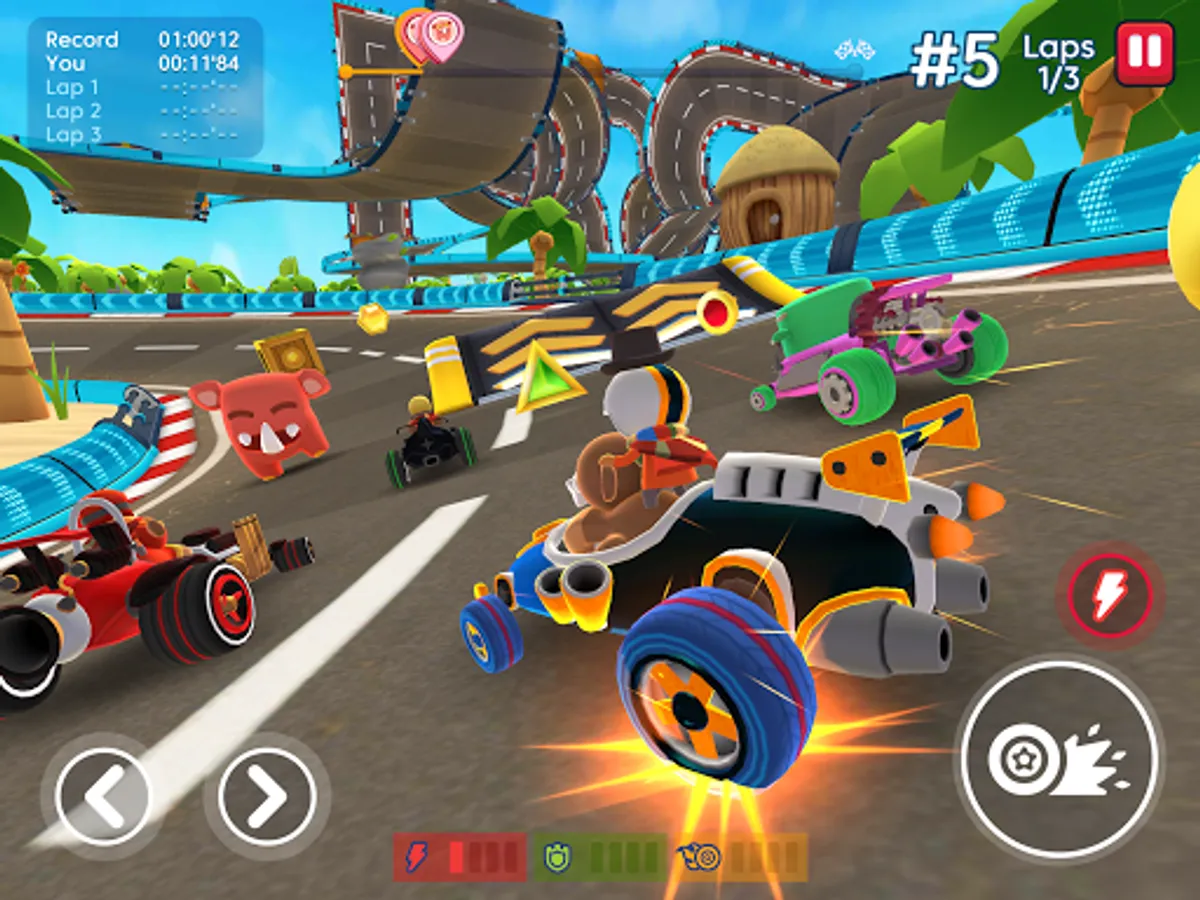Tap the tire drift button
Screen dimensions: 1200x900
[x=1058, y=759]
